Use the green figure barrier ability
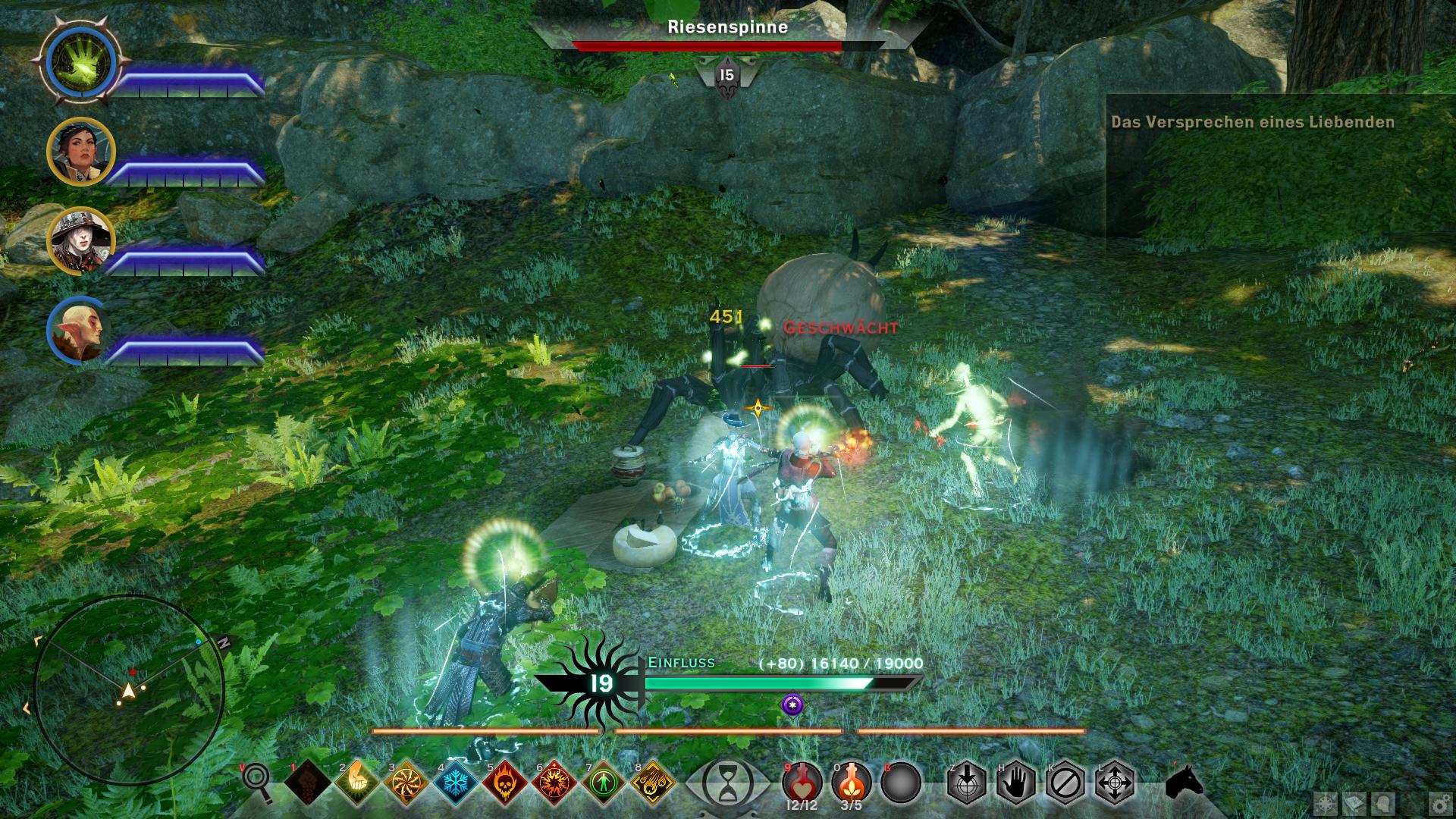 pyautogui.click(x=604, y=782)
